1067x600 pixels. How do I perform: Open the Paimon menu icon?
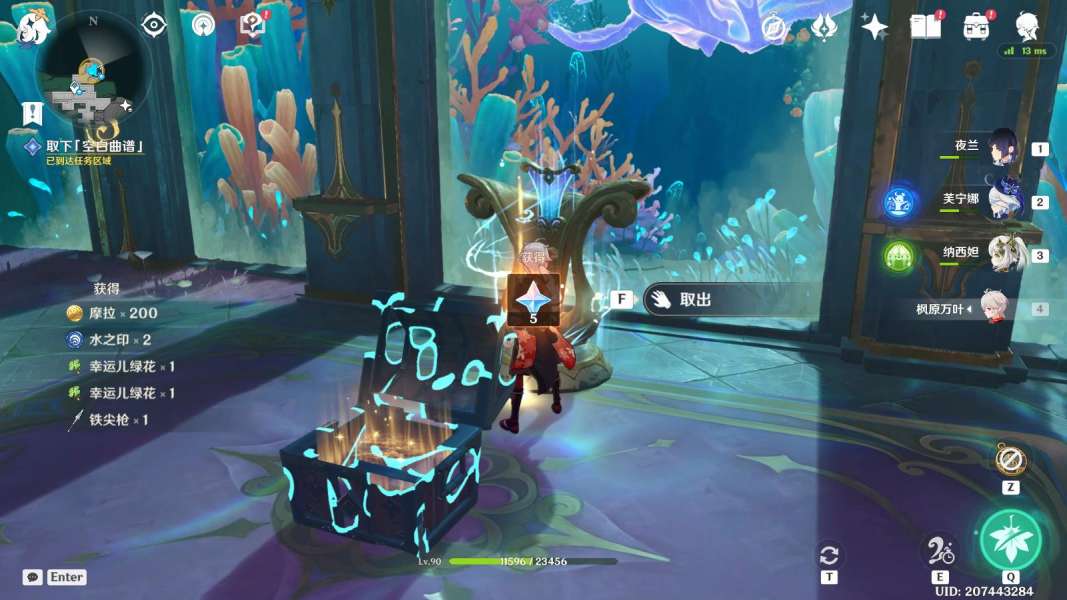33,27
